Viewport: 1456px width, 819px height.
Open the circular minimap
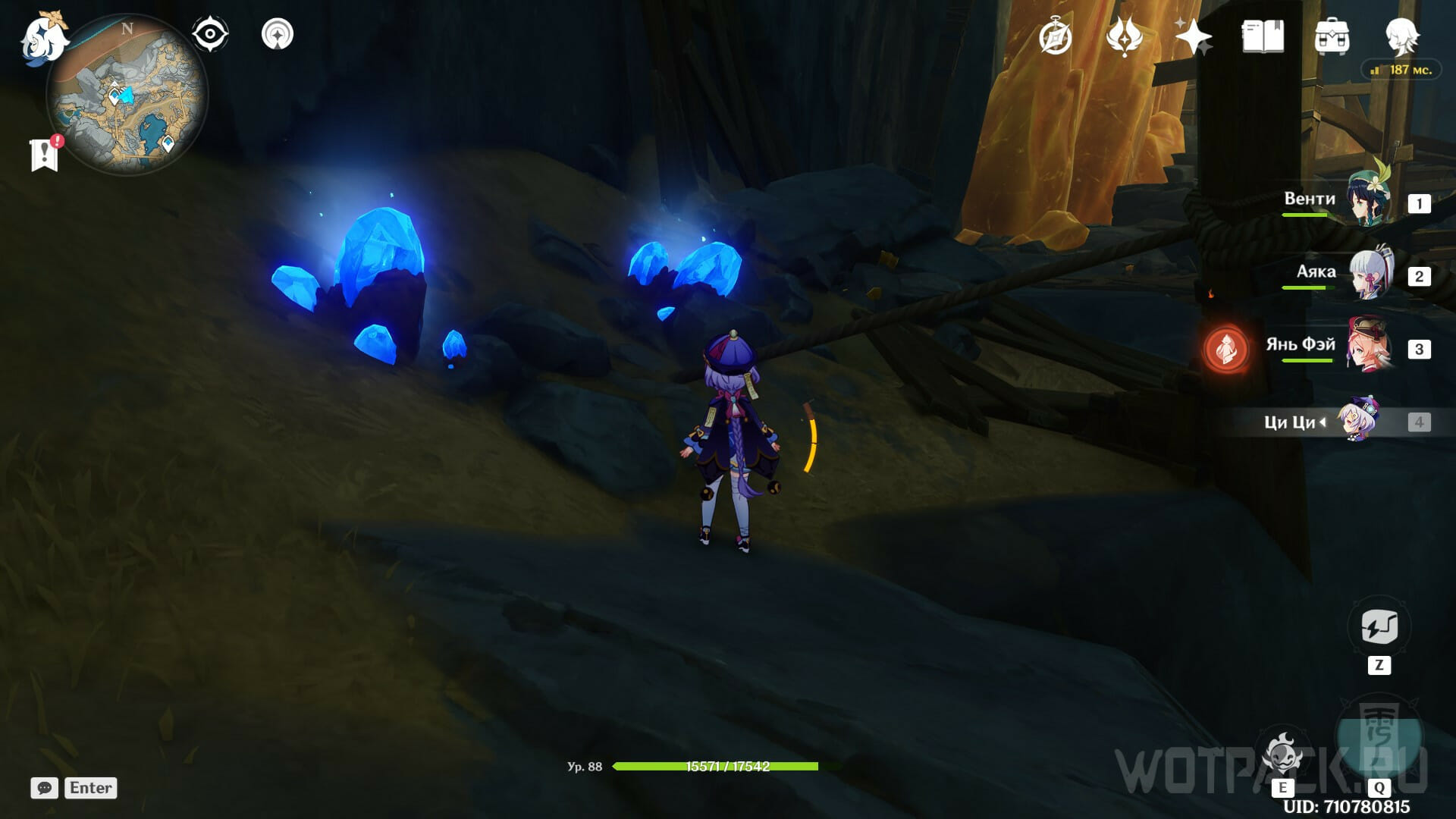(127, 95)
